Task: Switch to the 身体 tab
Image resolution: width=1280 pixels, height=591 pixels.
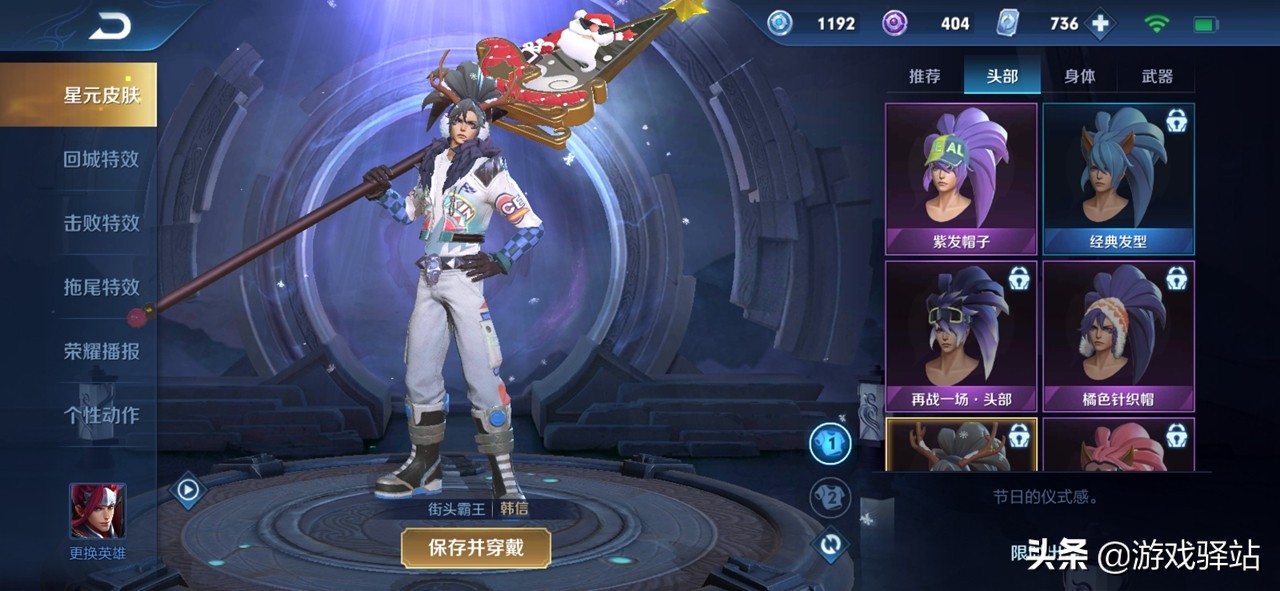Action: pos(1079,76)
